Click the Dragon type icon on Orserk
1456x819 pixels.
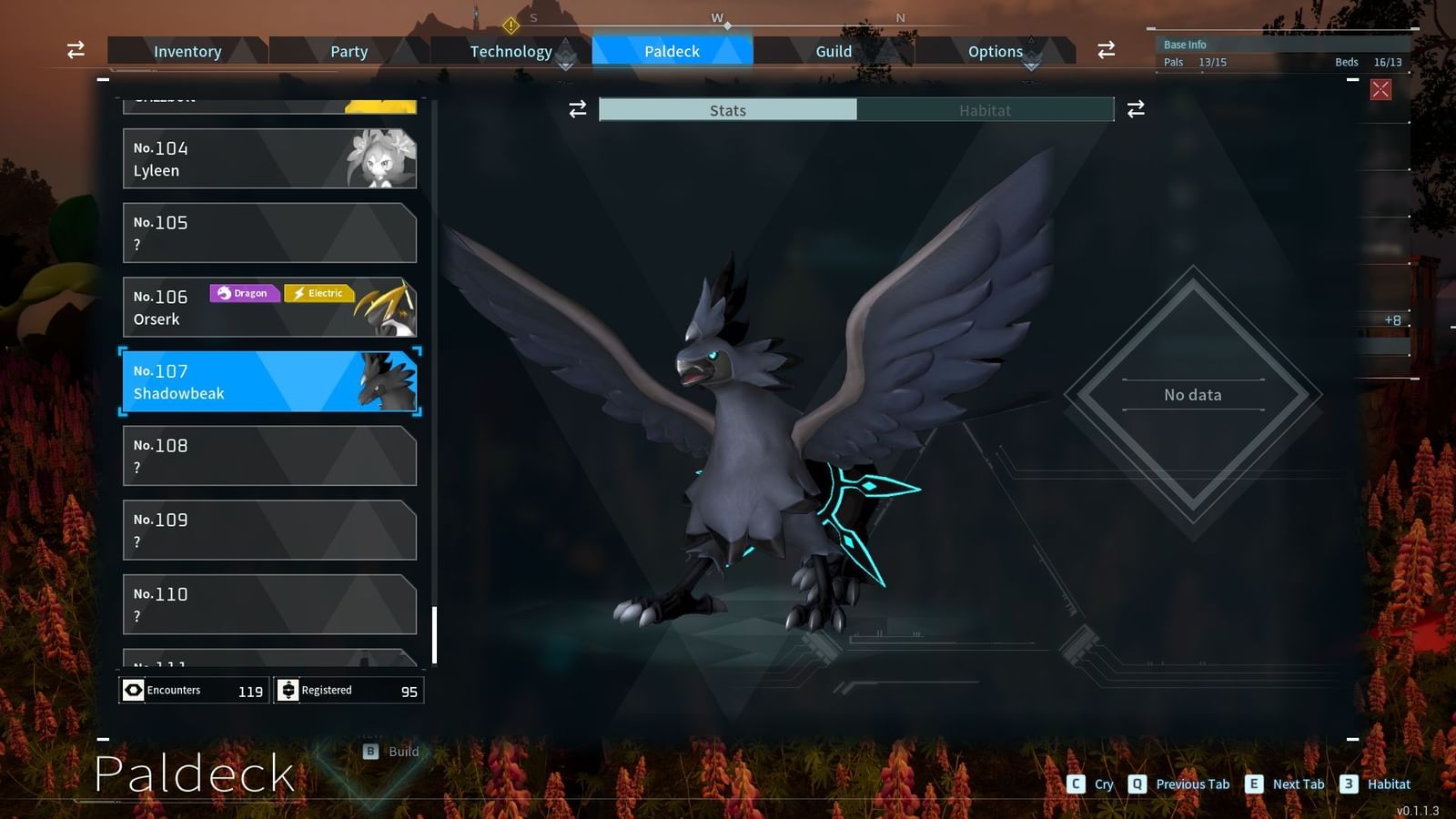click(243, 293)
